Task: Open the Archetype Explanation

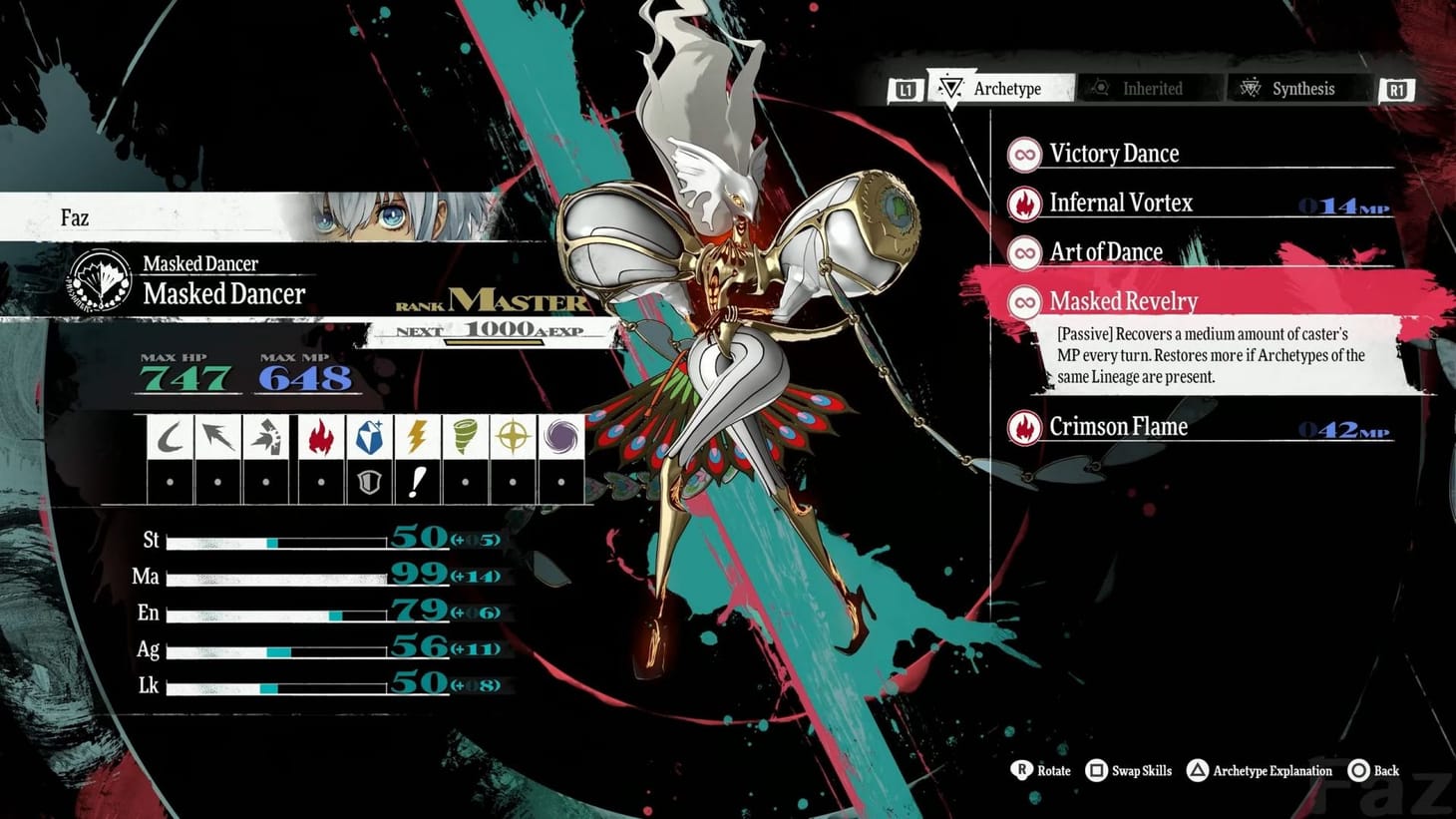Action: point(1260,771)
